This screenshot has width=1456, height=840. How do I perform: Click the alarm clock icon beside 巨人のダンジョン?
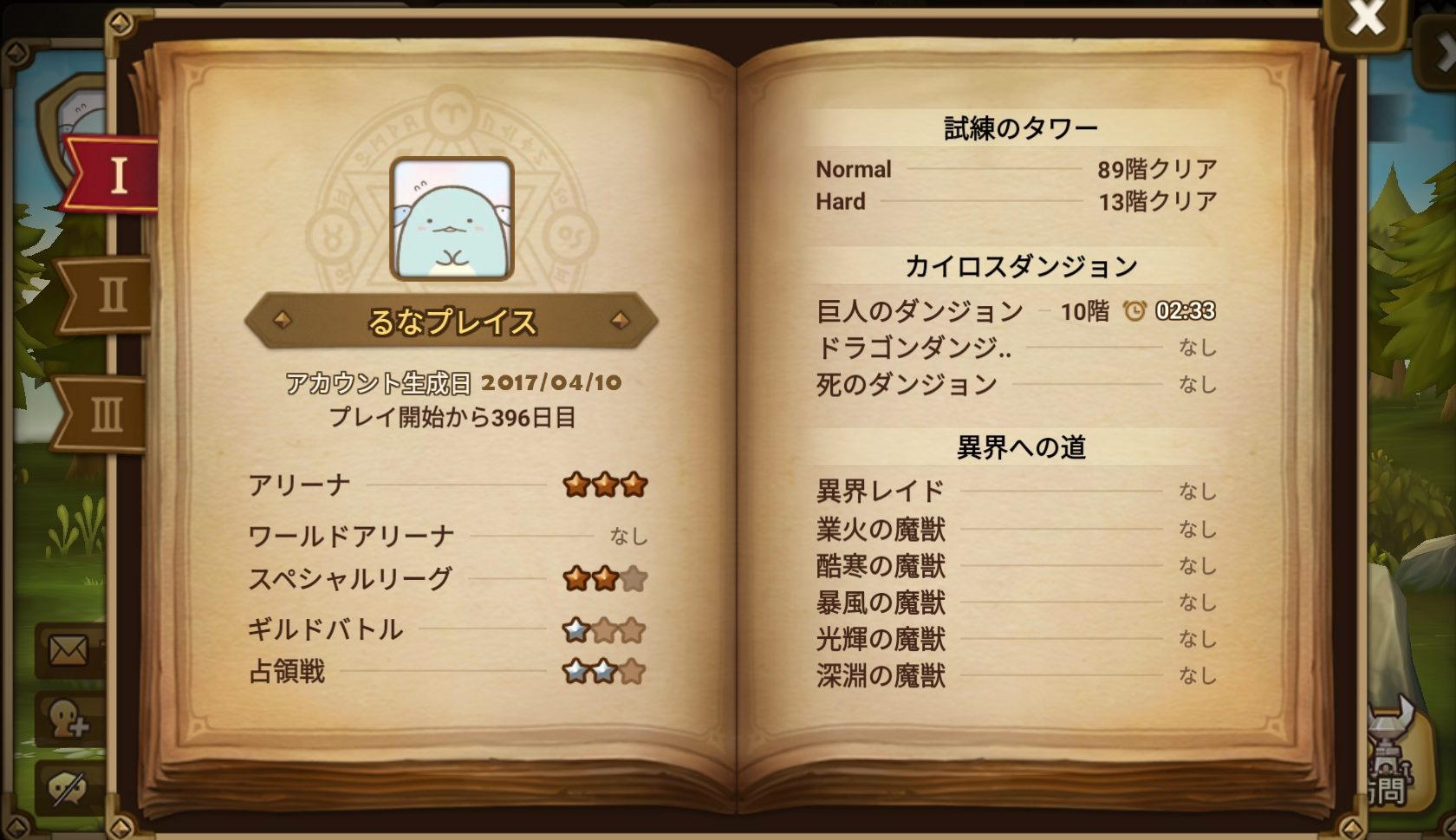point(1134,311)
